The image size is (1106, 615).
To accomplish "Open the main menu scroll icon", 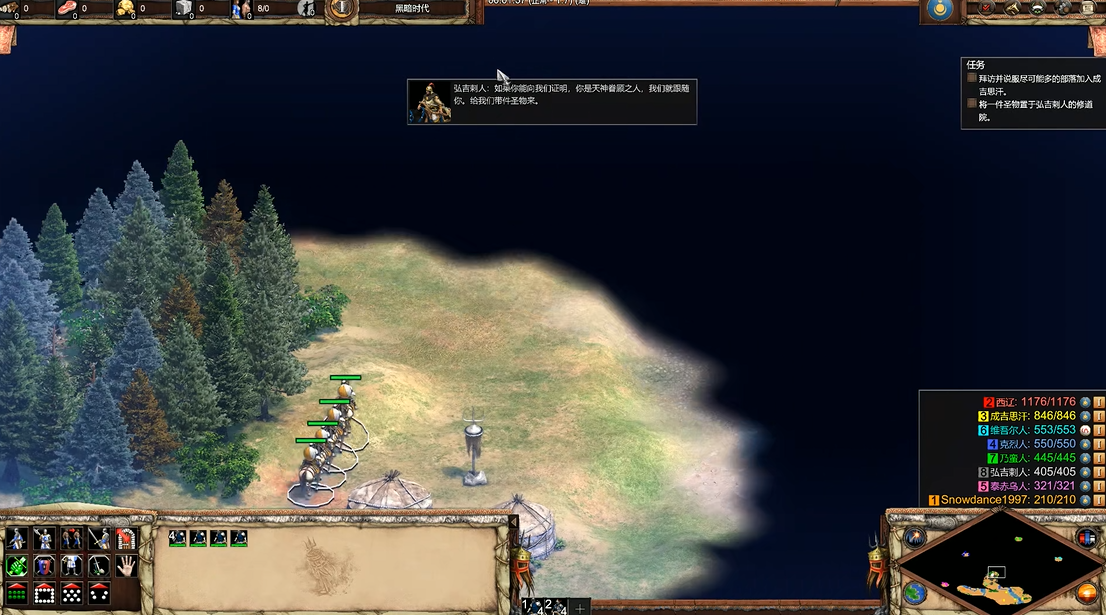I will coord(1087,9).
